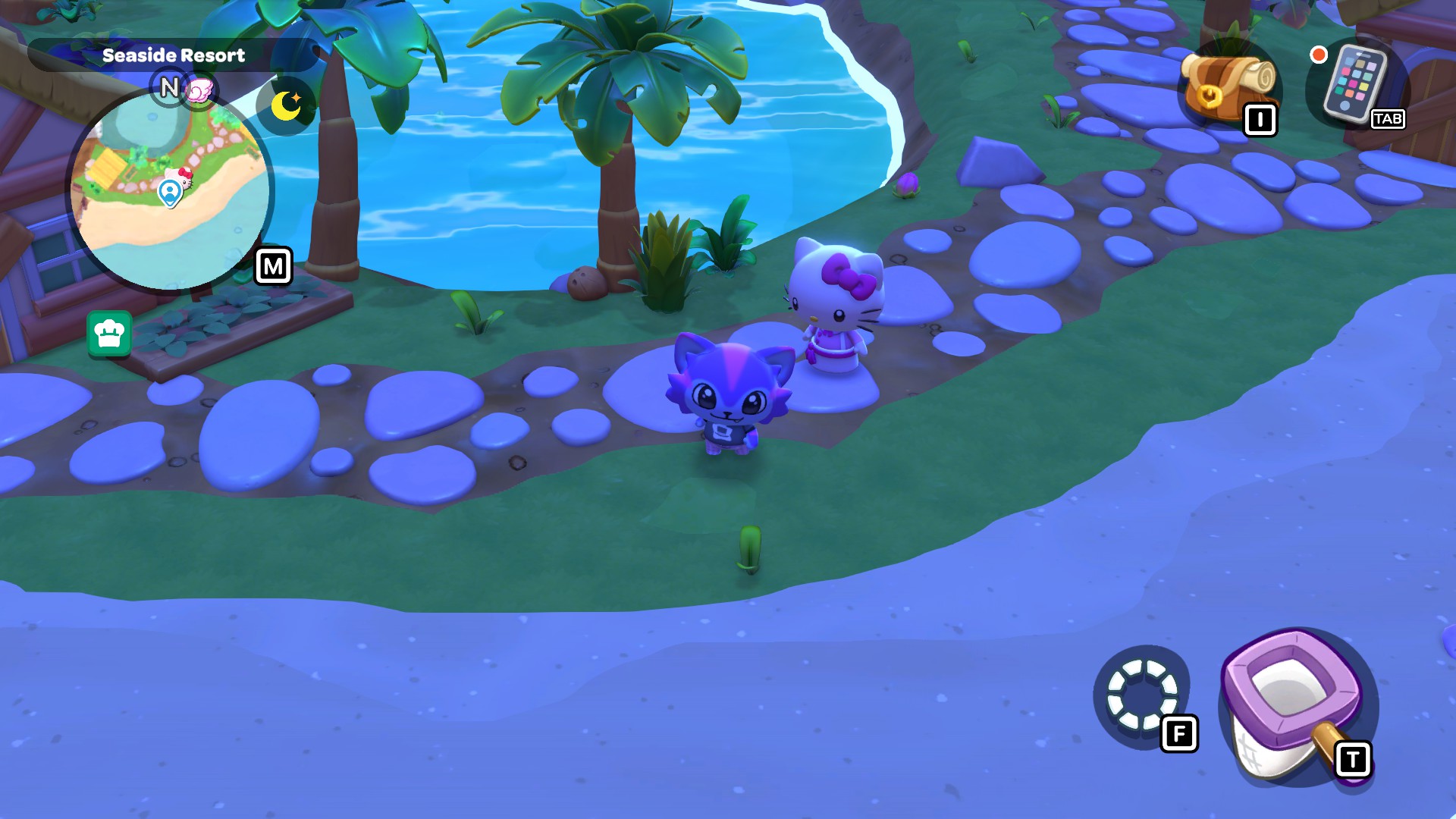Click the pink wing icon atop the minimap

point(199,87)
